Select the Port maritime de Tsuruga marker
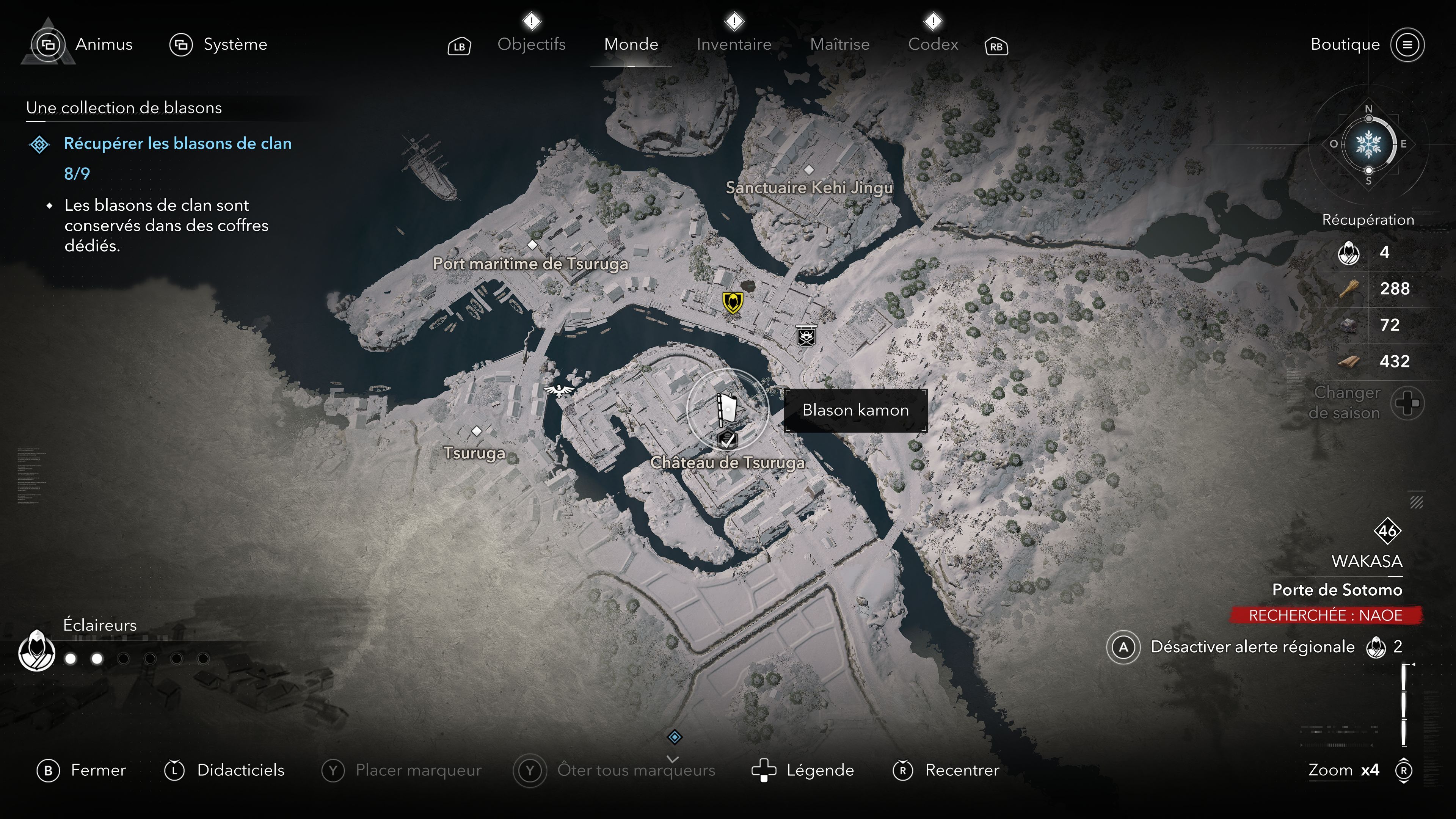This screenshot has width=1456, height=819. point(532,245)
